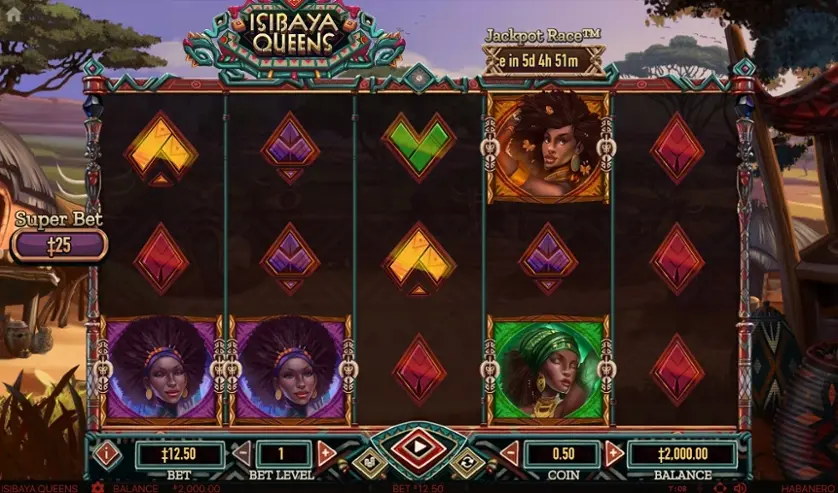Spin the reels with the play button

point(418,447)
